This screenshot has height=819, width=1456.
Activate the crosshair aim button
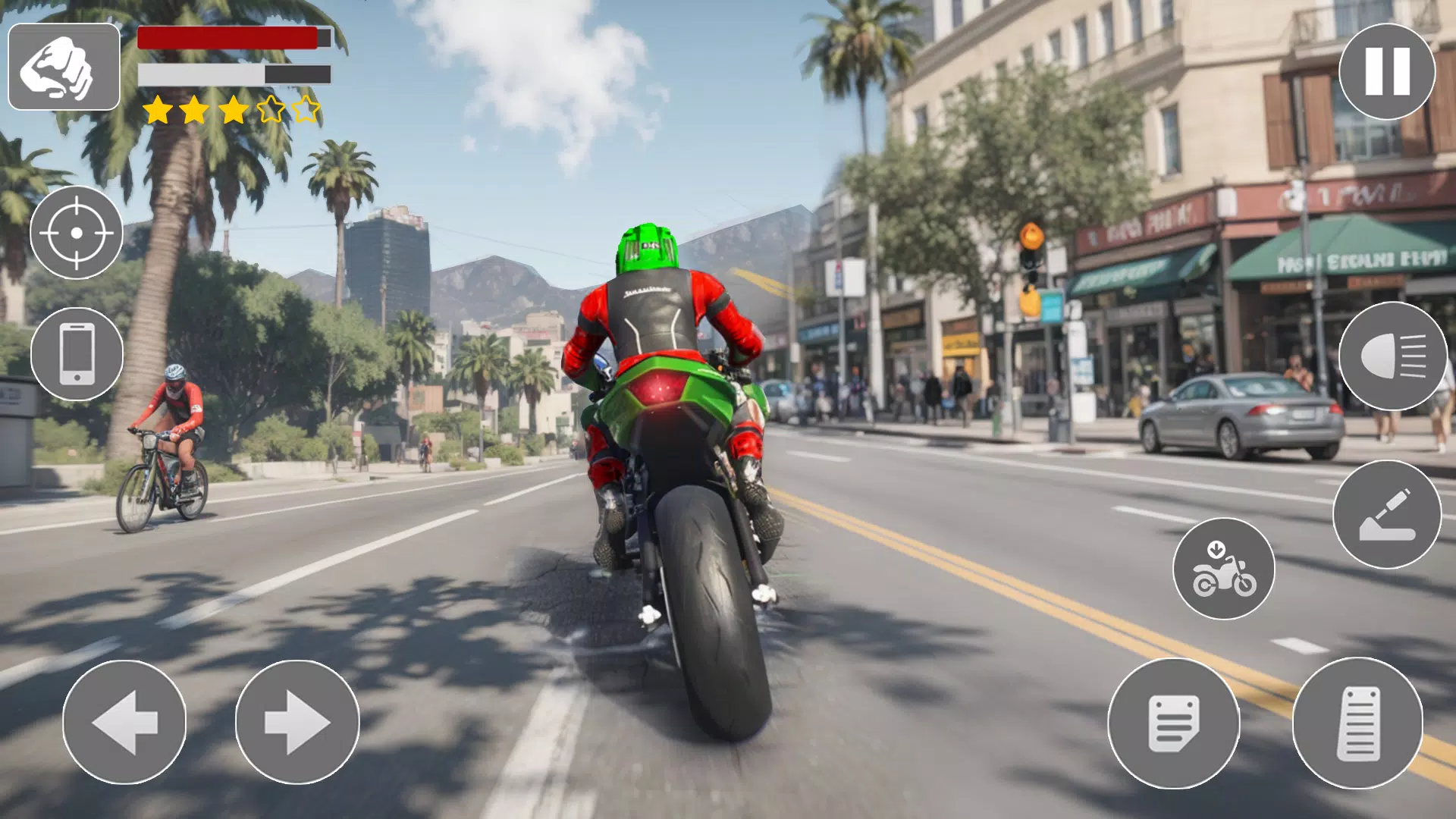pos(77,233)
